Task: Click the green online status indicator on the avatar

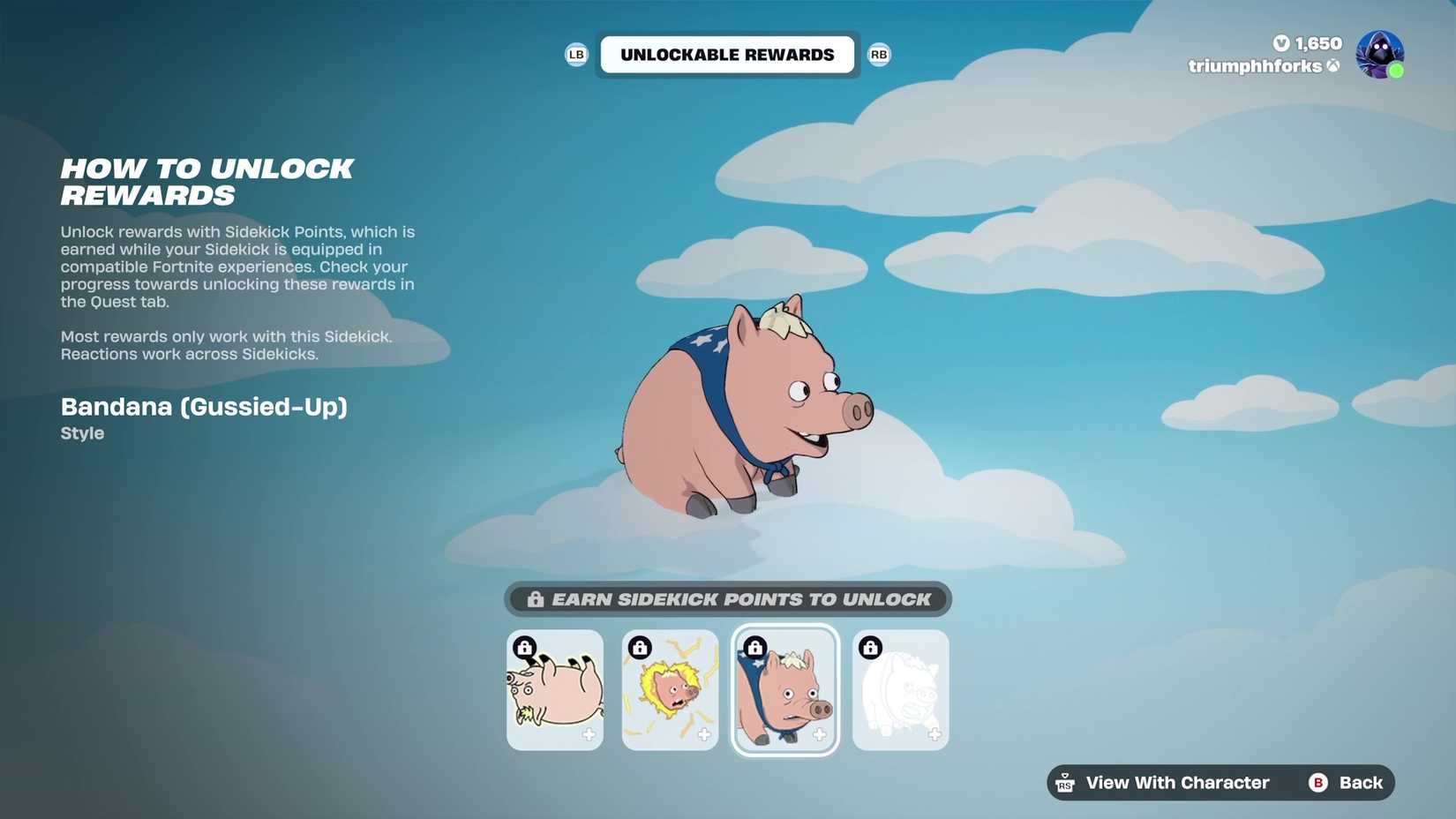Action: click(1397, 69)
